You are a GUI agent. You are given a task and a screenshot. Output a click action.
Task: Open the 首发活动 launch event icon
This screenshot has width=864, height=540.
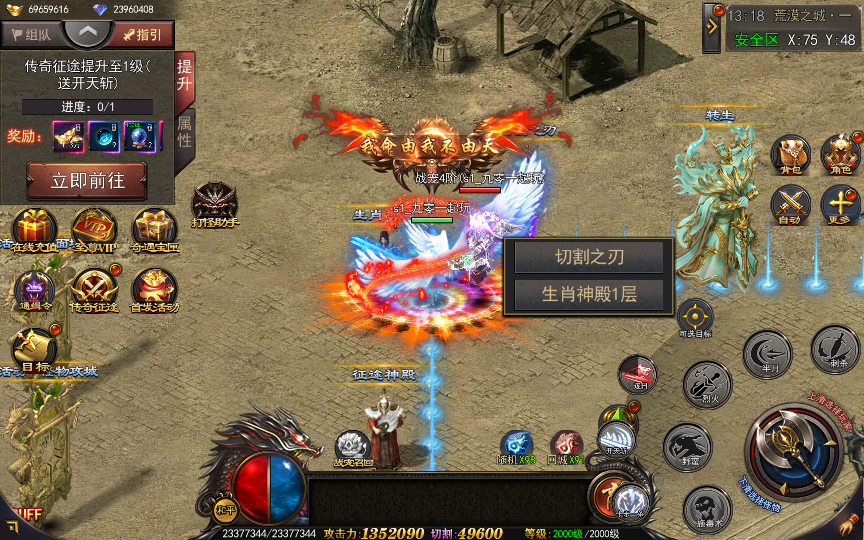pos(155,291)
